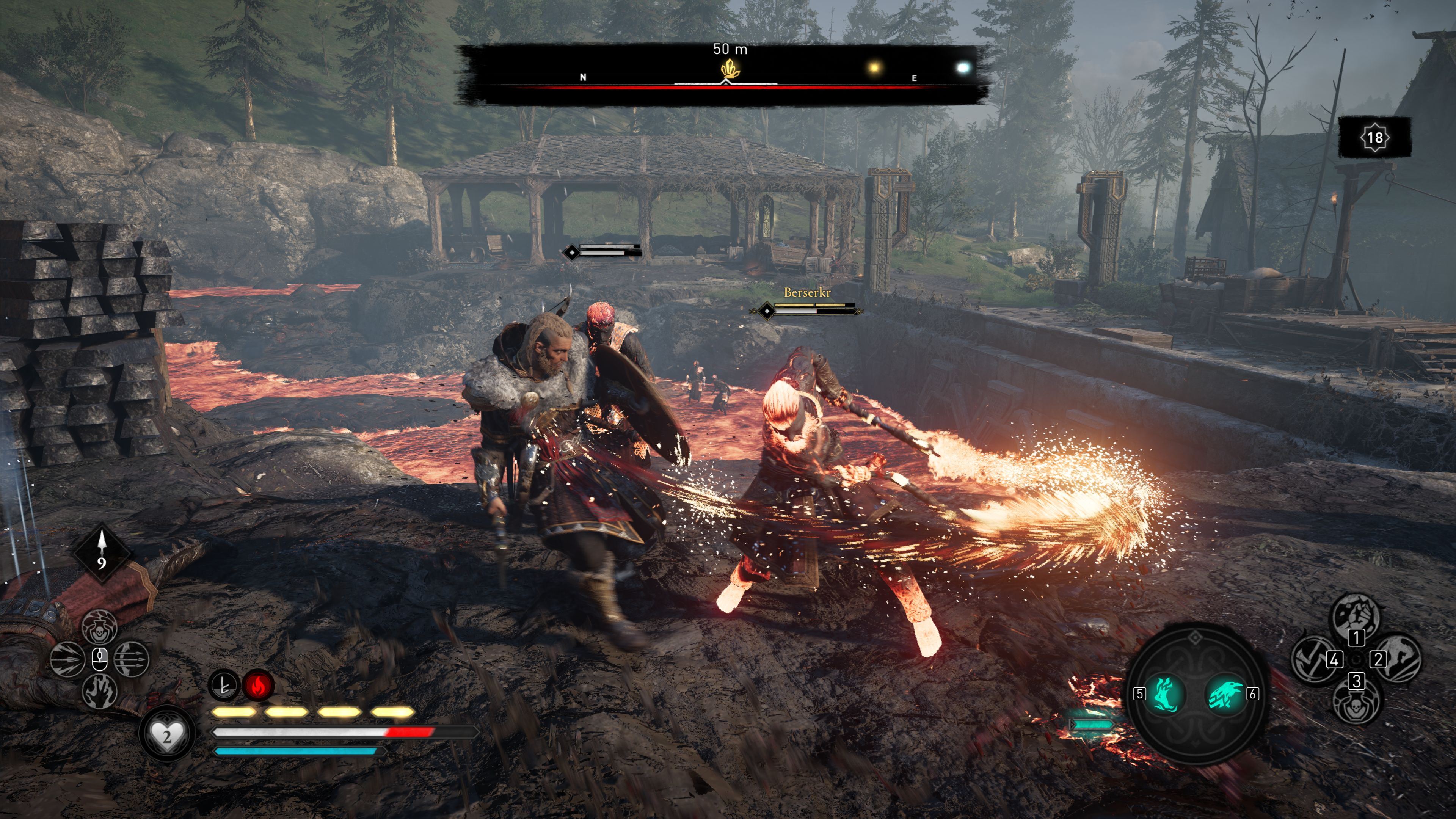Activate the teal raven power
Image resolution: width=1456 pixels, height=819 pixels.
click(x=1225, y=693)
